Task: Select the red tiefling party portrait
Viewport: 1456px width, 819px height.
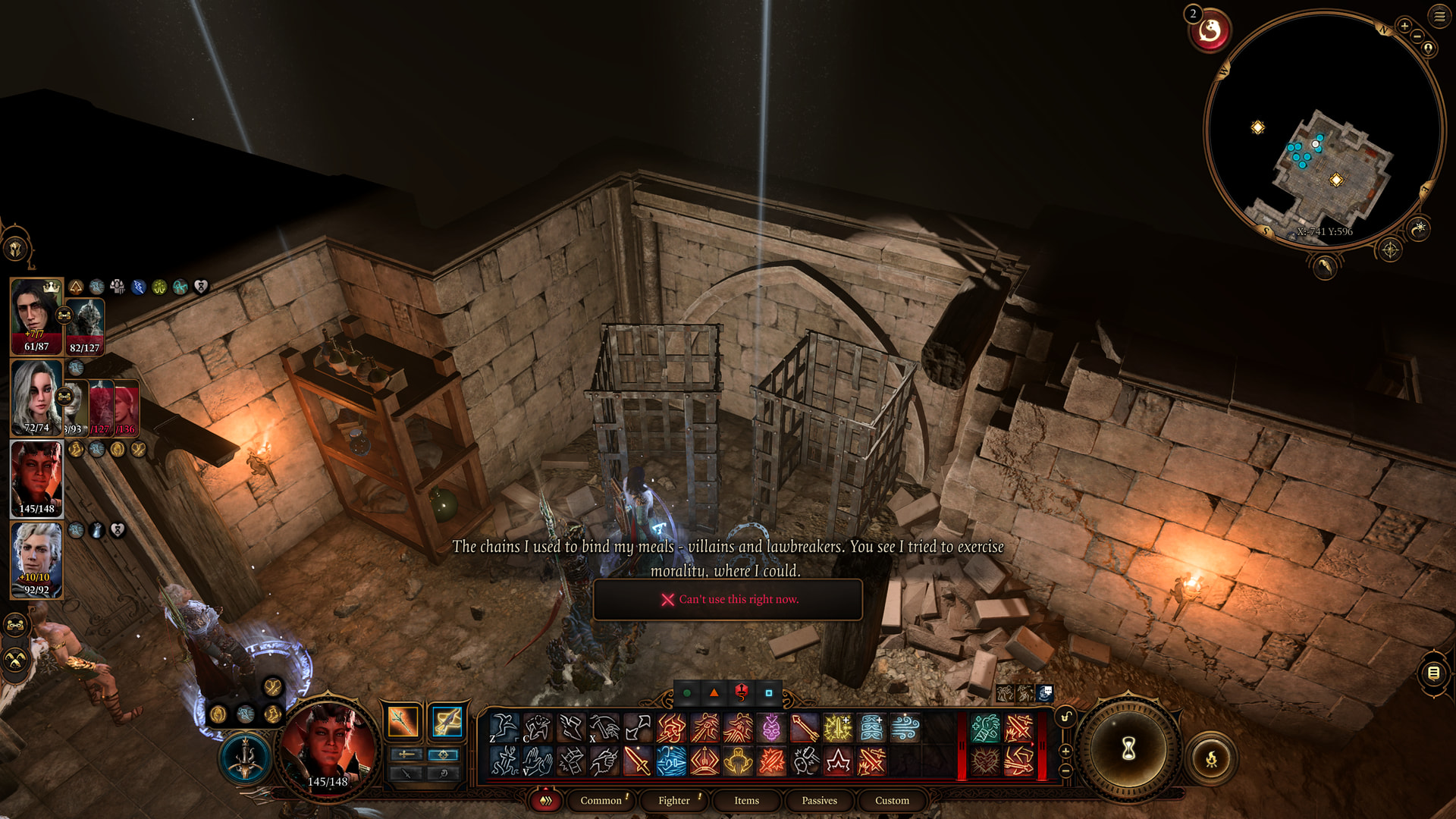Action: (x=36, y=479)
